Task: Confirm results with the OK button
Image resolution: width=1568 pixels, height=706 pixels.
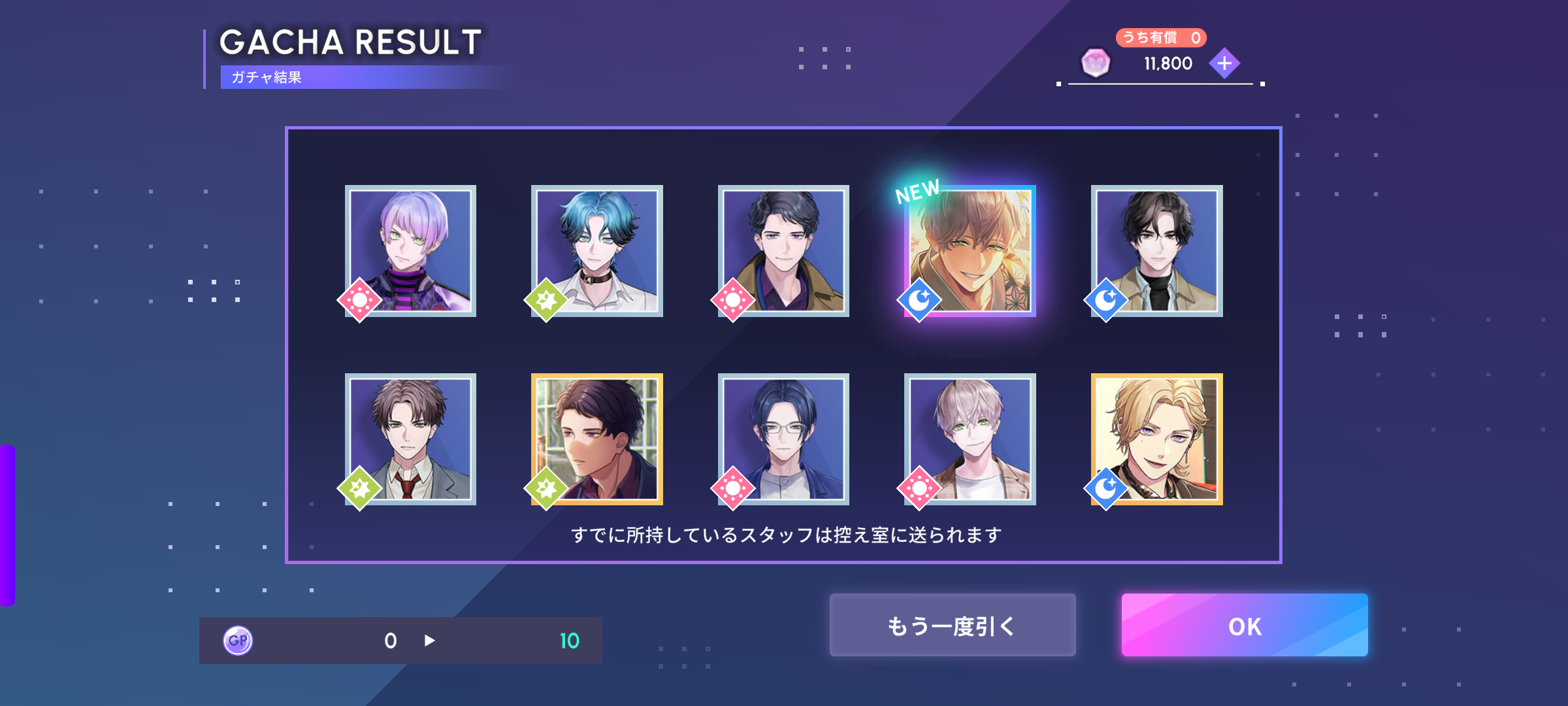Action: coord(1244,626)
